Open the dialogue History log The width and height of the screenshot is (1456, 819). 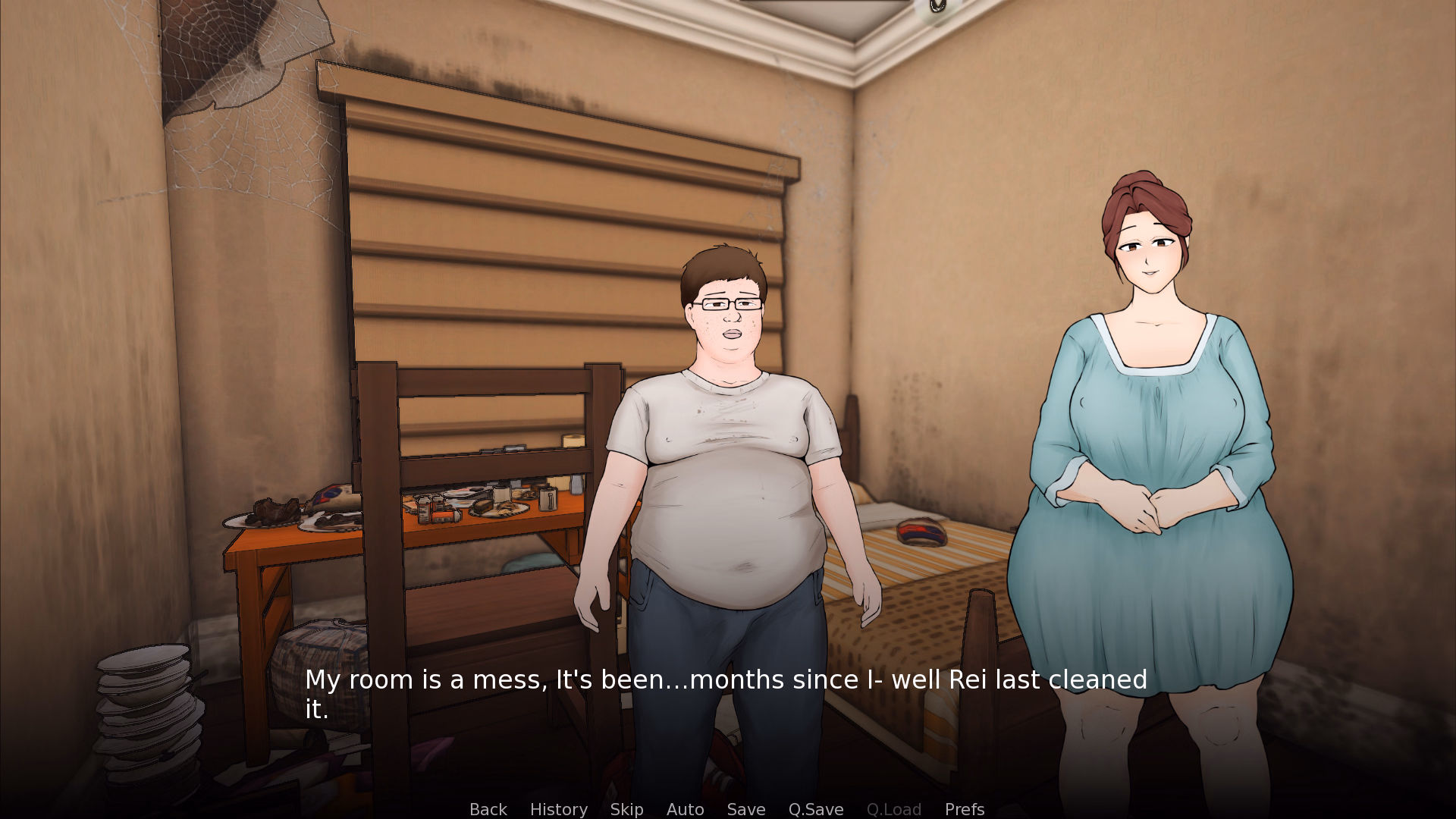coord(558,809)
